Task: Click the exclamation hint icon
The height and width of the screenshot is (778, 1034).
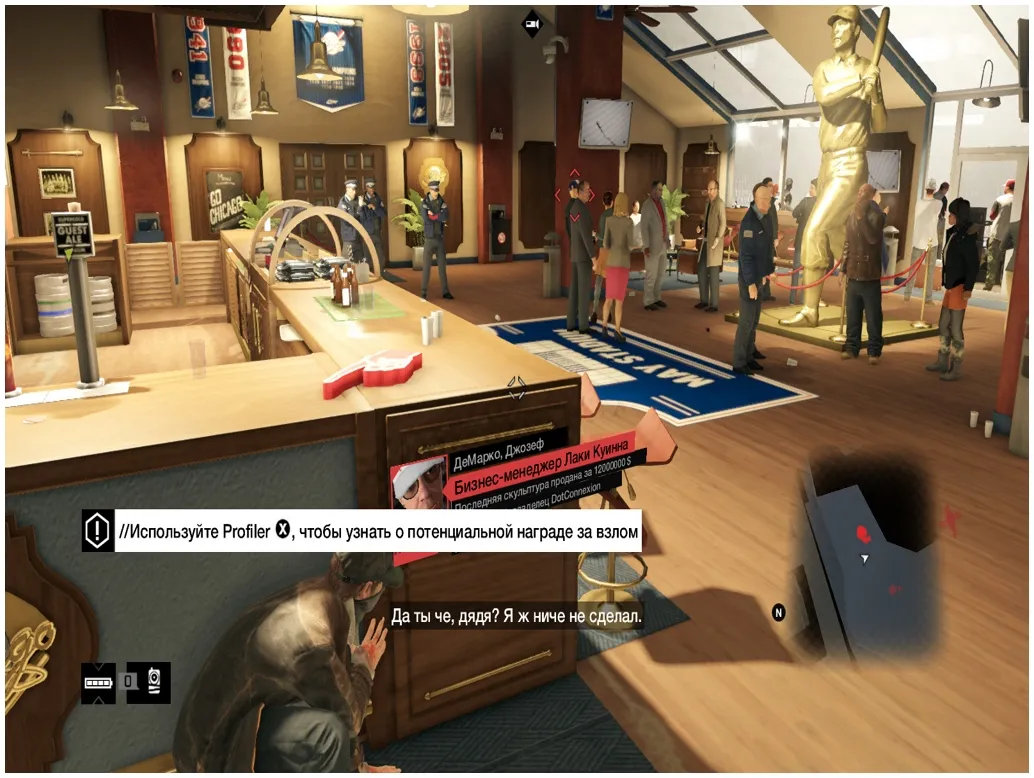Action: pos(98,531)
